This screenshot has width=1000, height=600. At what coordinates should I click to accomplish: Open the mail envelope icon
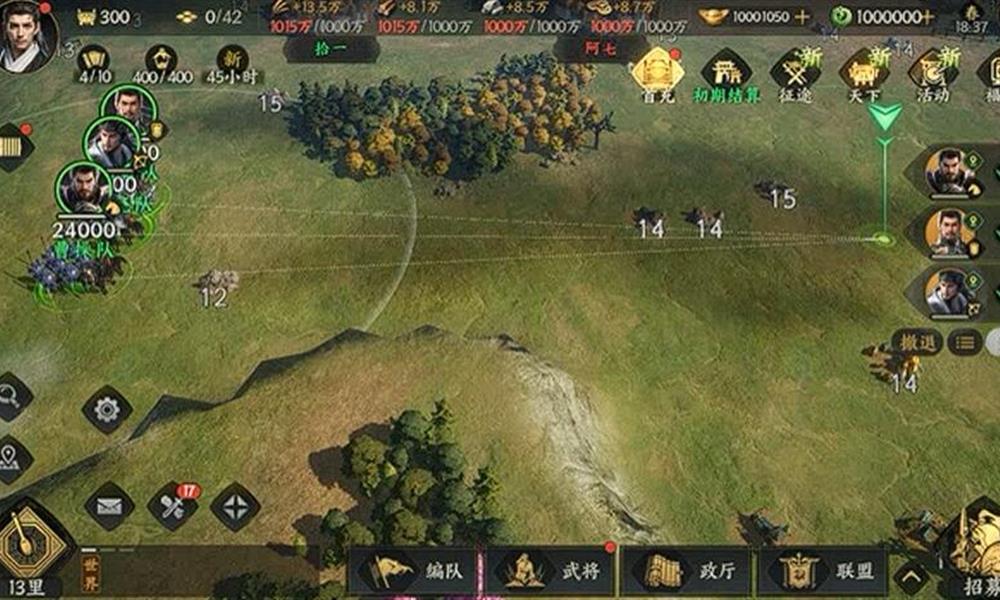(109, 506)
